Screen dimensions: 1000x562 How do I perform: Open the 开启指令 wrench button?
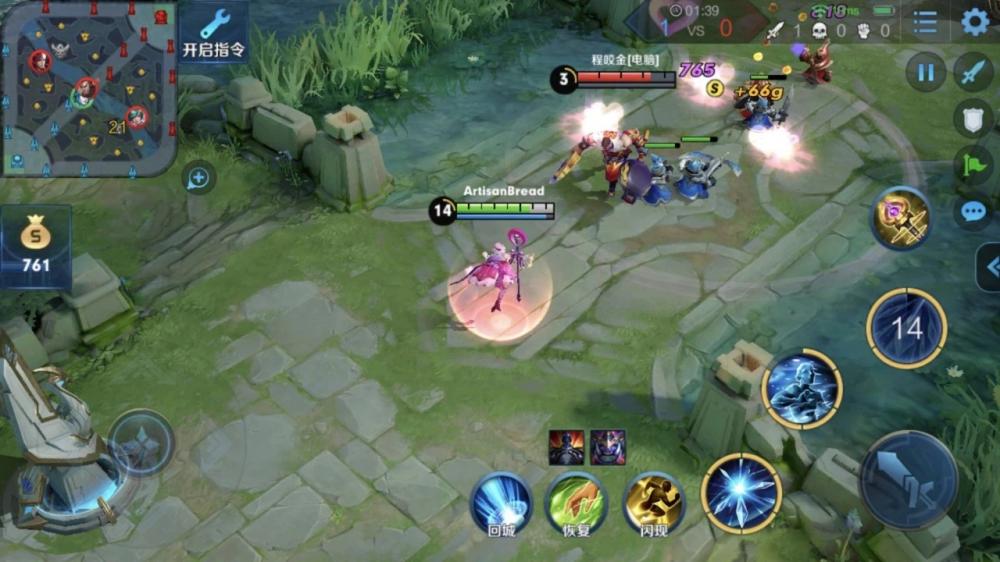click(x=214, y=31)
